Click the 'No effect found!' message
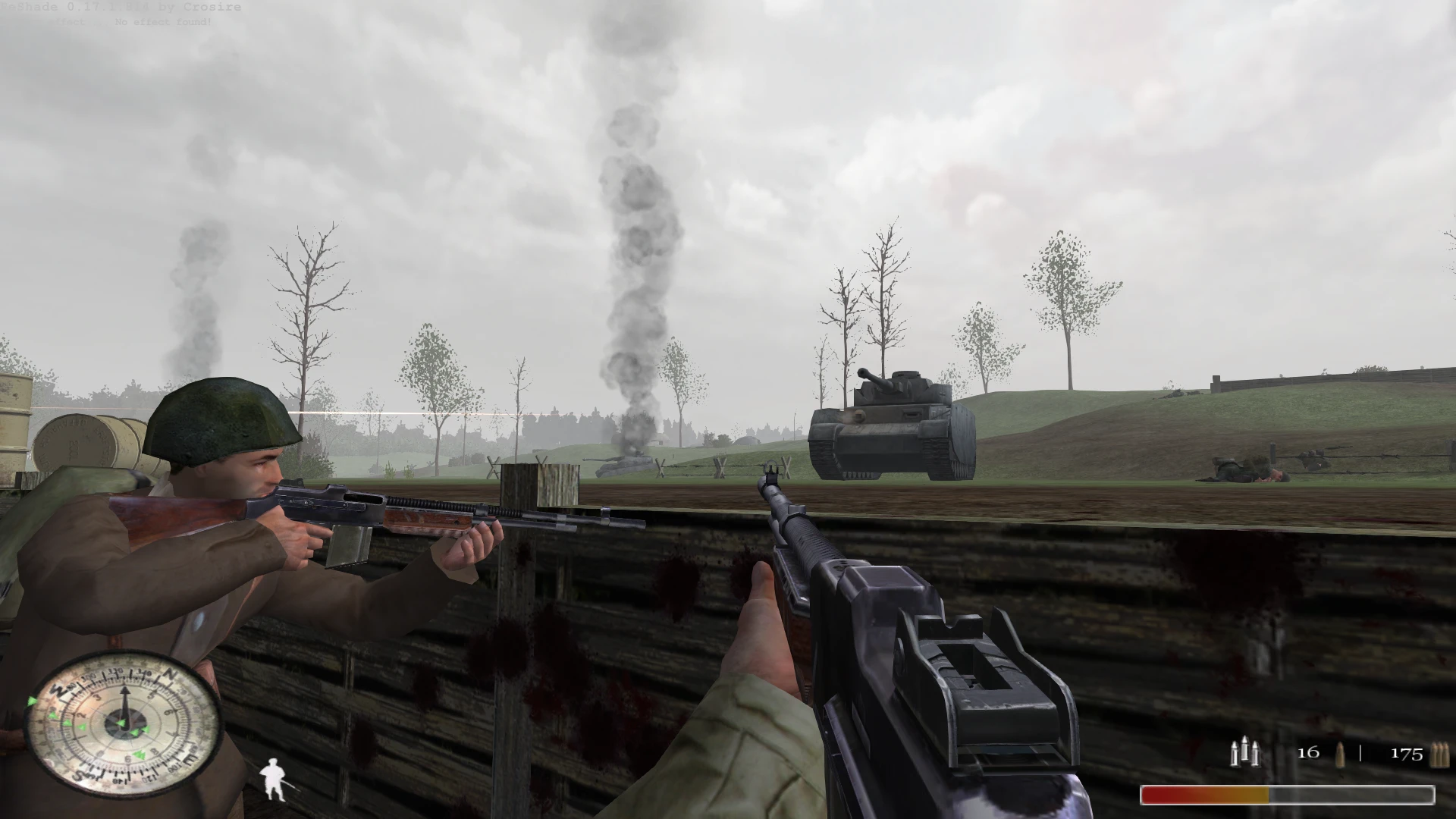 point(162,22)
